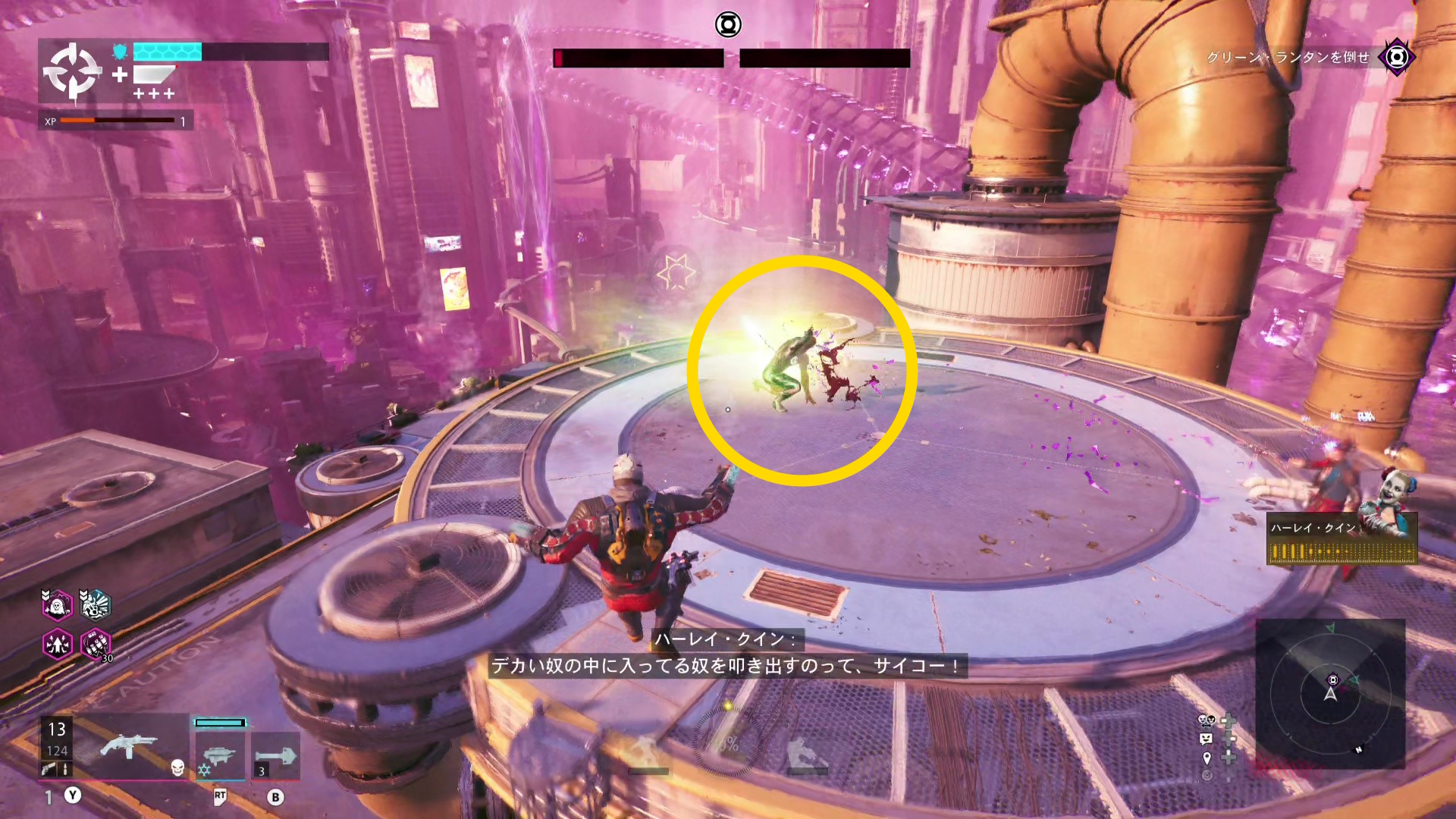The height and width of the screenshot is (819, 1456).
Task: Click the squad swap skulls icon
Action: [1207, 720]
